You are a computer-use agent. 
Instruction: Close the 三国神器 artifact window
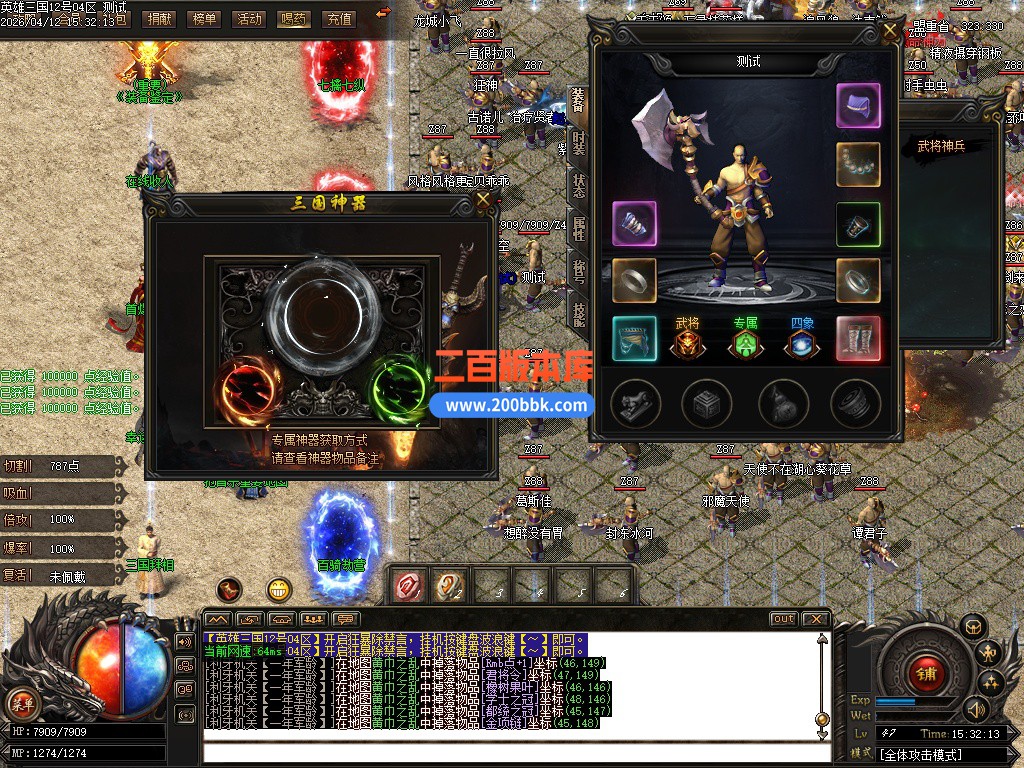484,200
